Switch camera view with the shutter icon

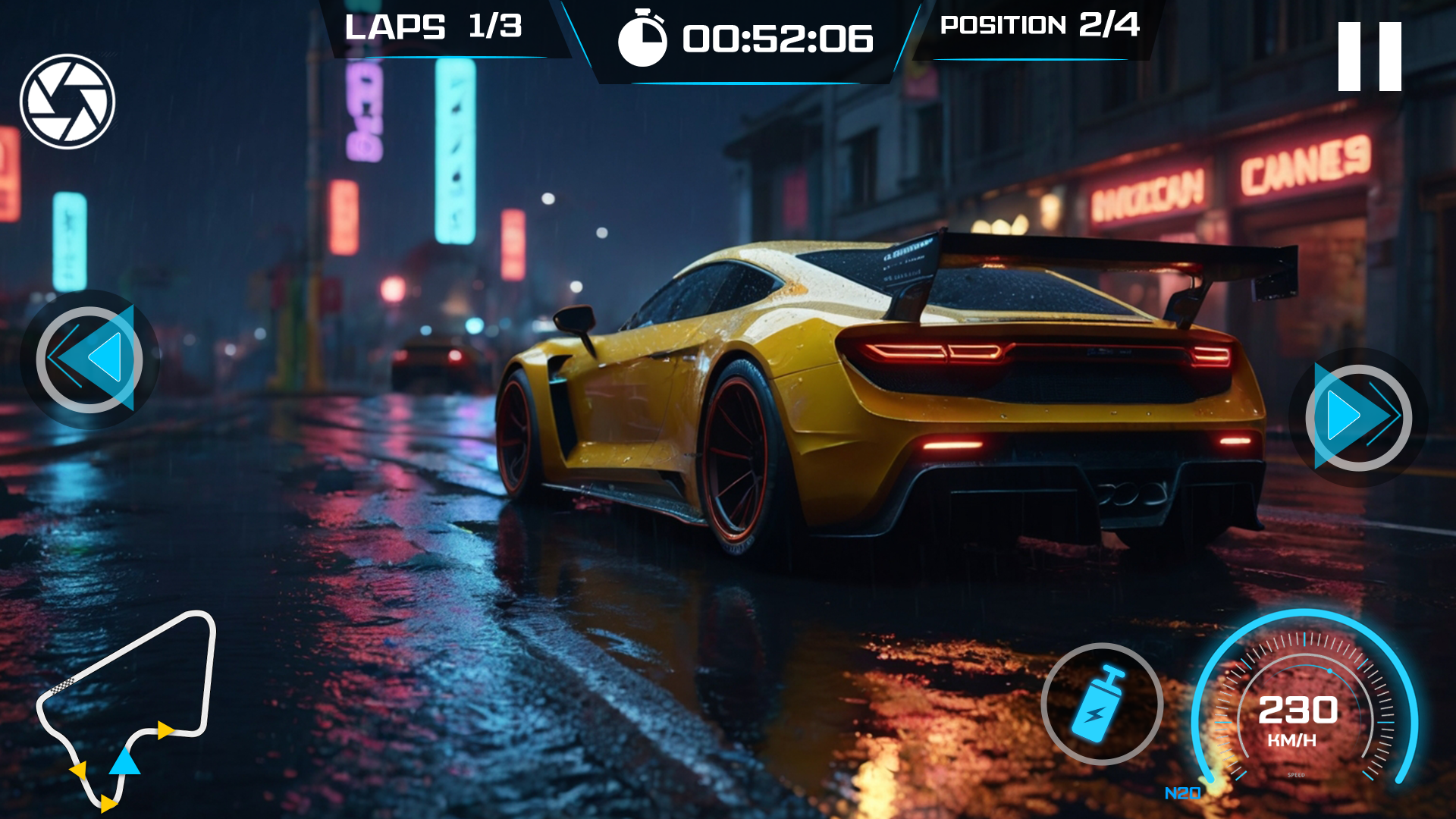pos(67,102)
